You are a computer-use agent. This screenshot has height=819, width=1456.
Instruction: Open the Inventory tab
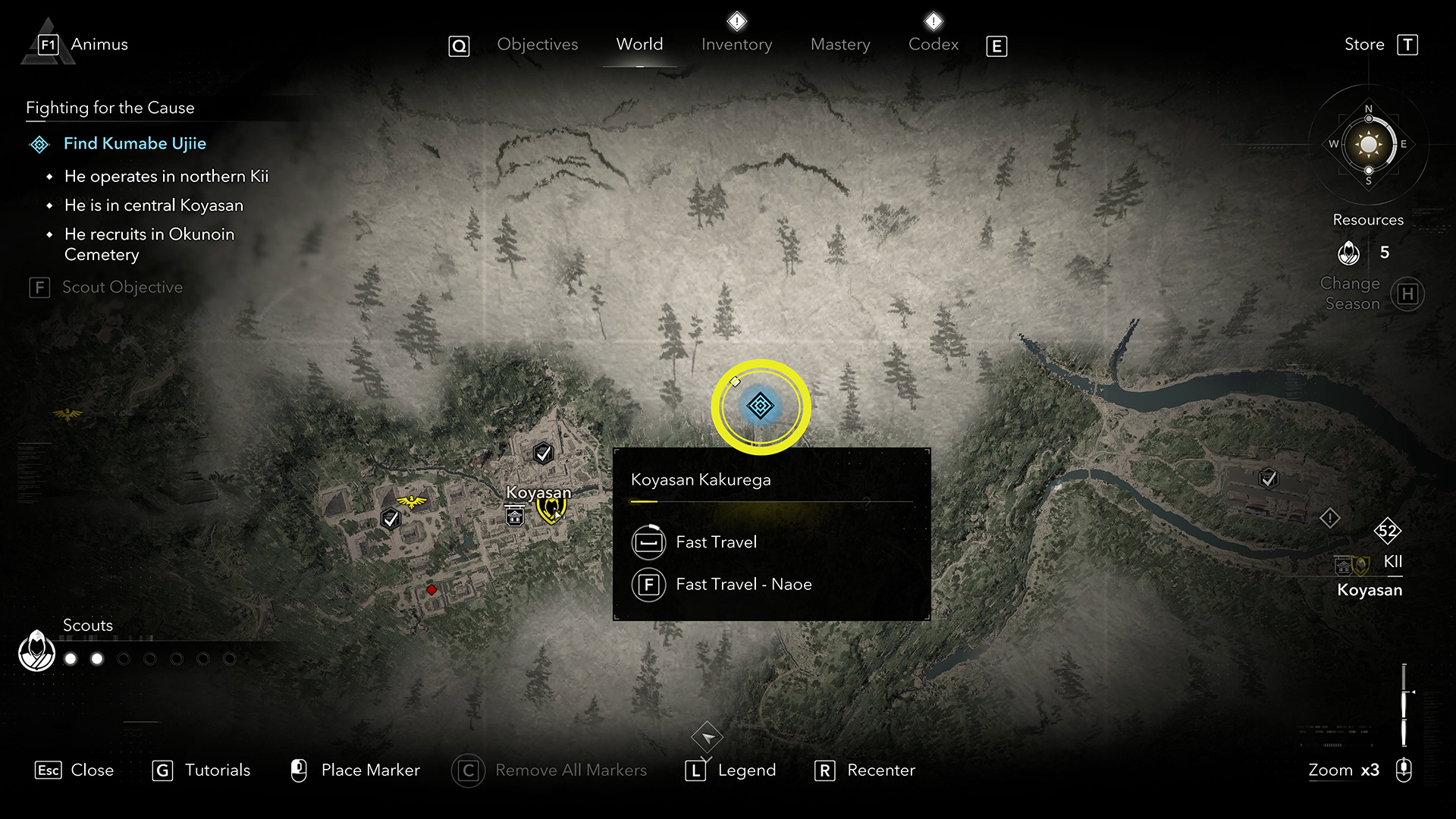[x=736, y=45]
